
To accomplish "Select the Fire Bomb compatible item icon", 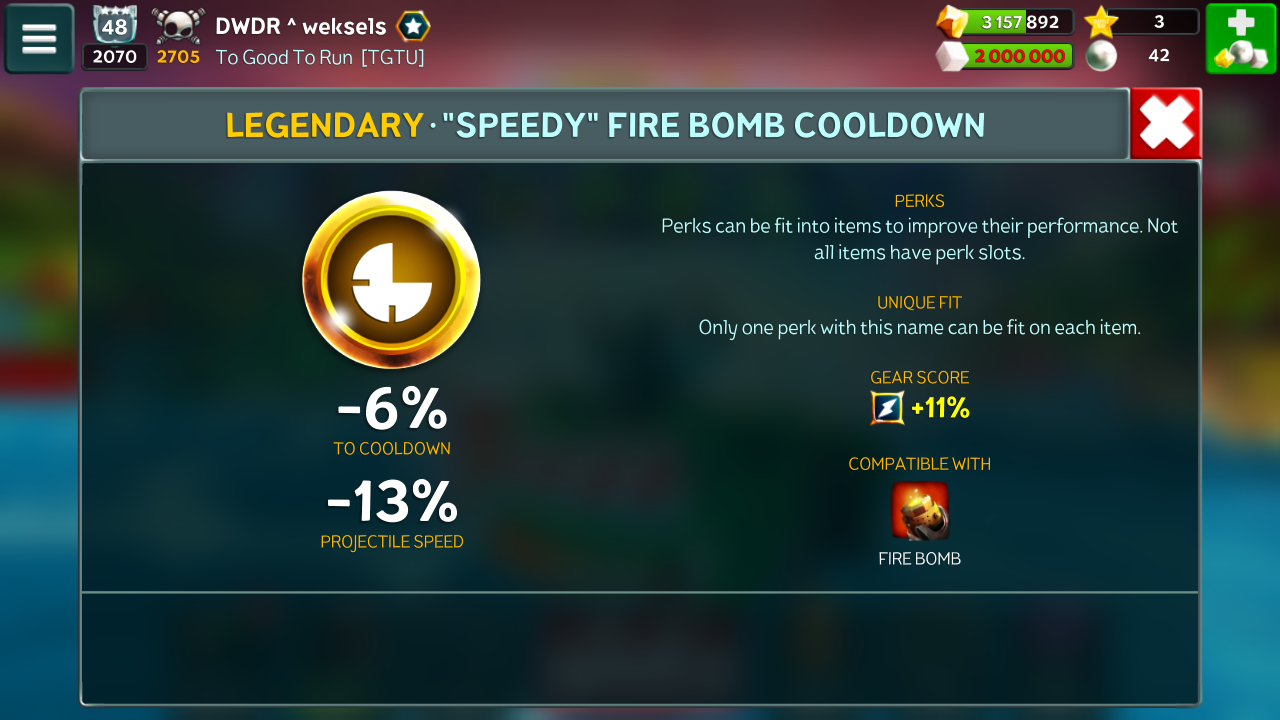I will point(920,511).
